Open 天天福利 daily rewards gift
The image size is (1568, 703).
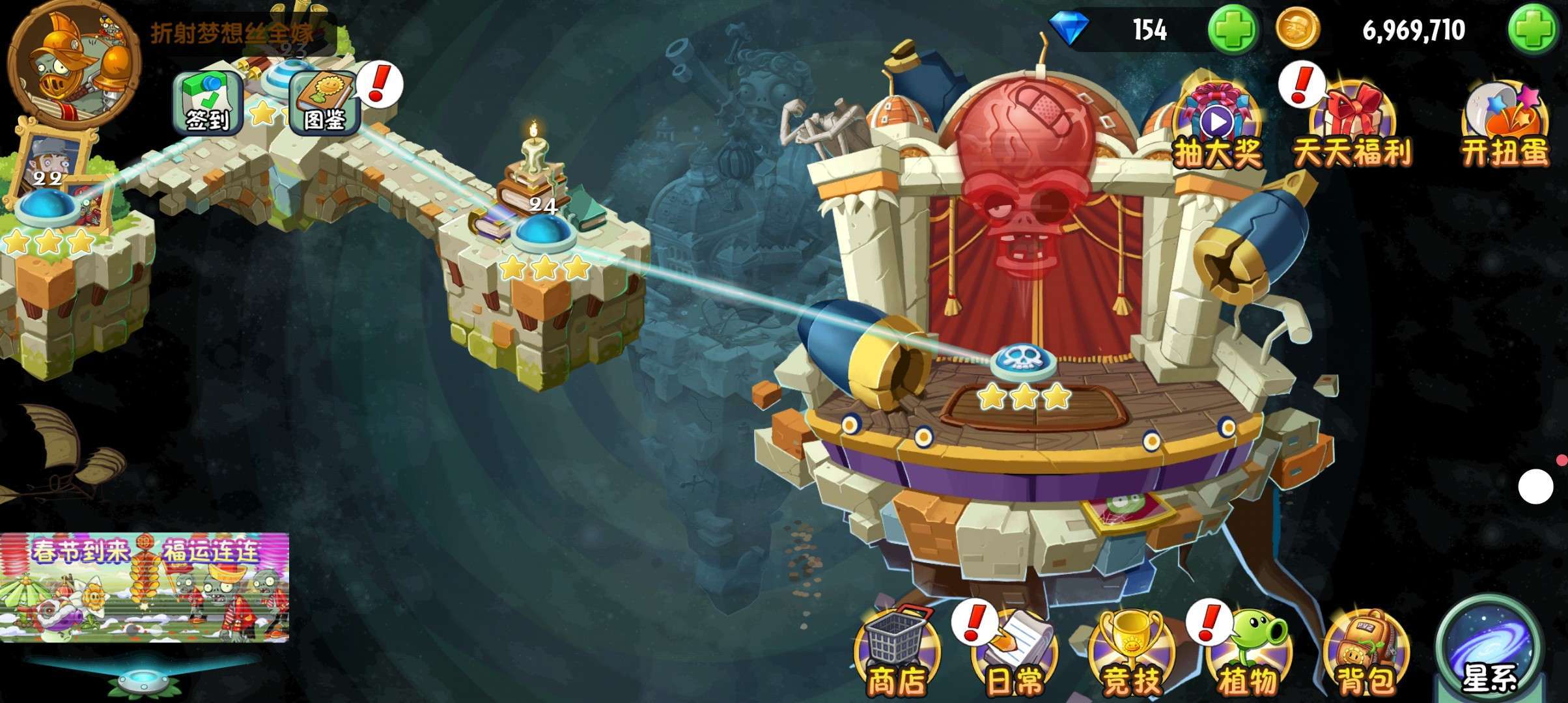coord(1352,128)
